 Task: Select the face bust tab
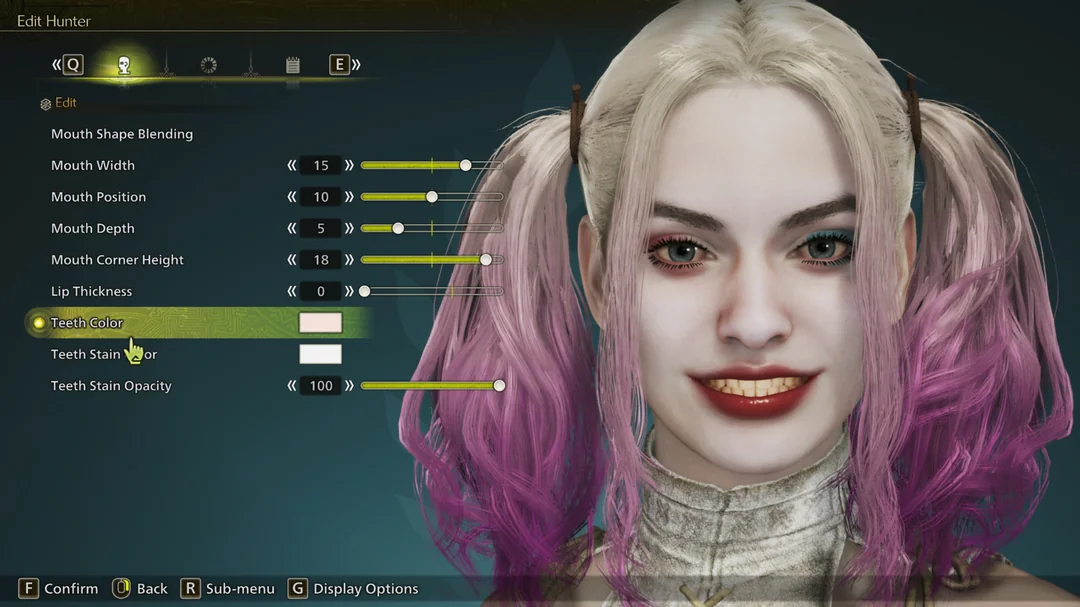click(x=124, y=66)
